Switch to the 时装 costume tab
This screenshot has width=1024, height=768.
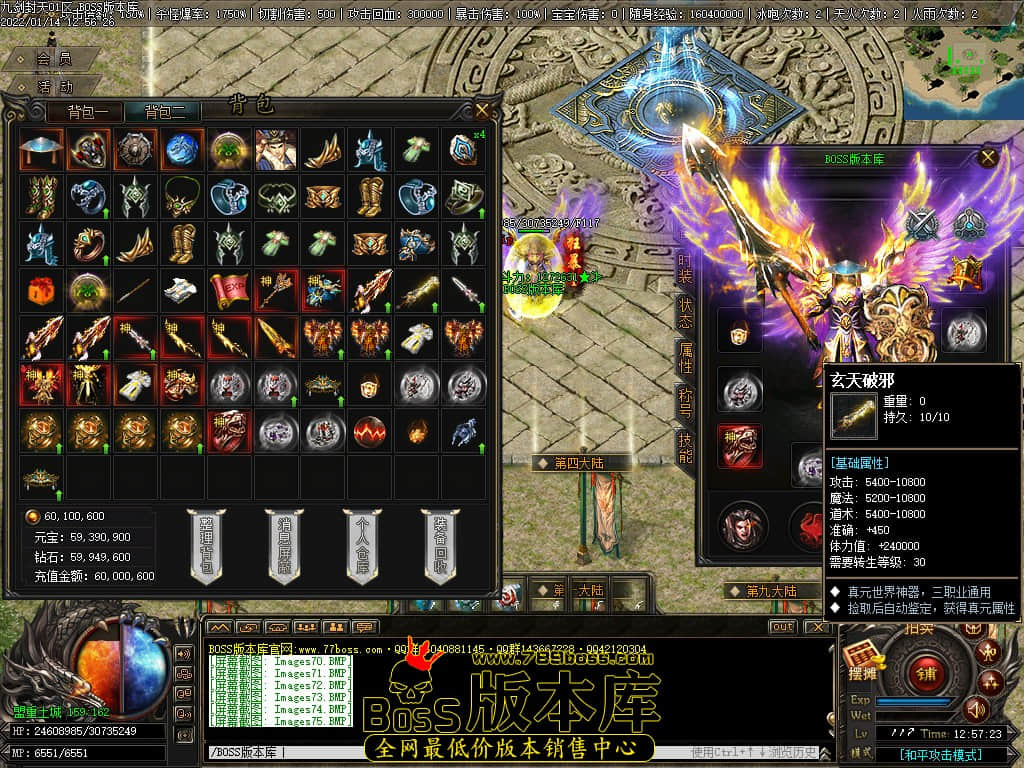pos(685,268)
